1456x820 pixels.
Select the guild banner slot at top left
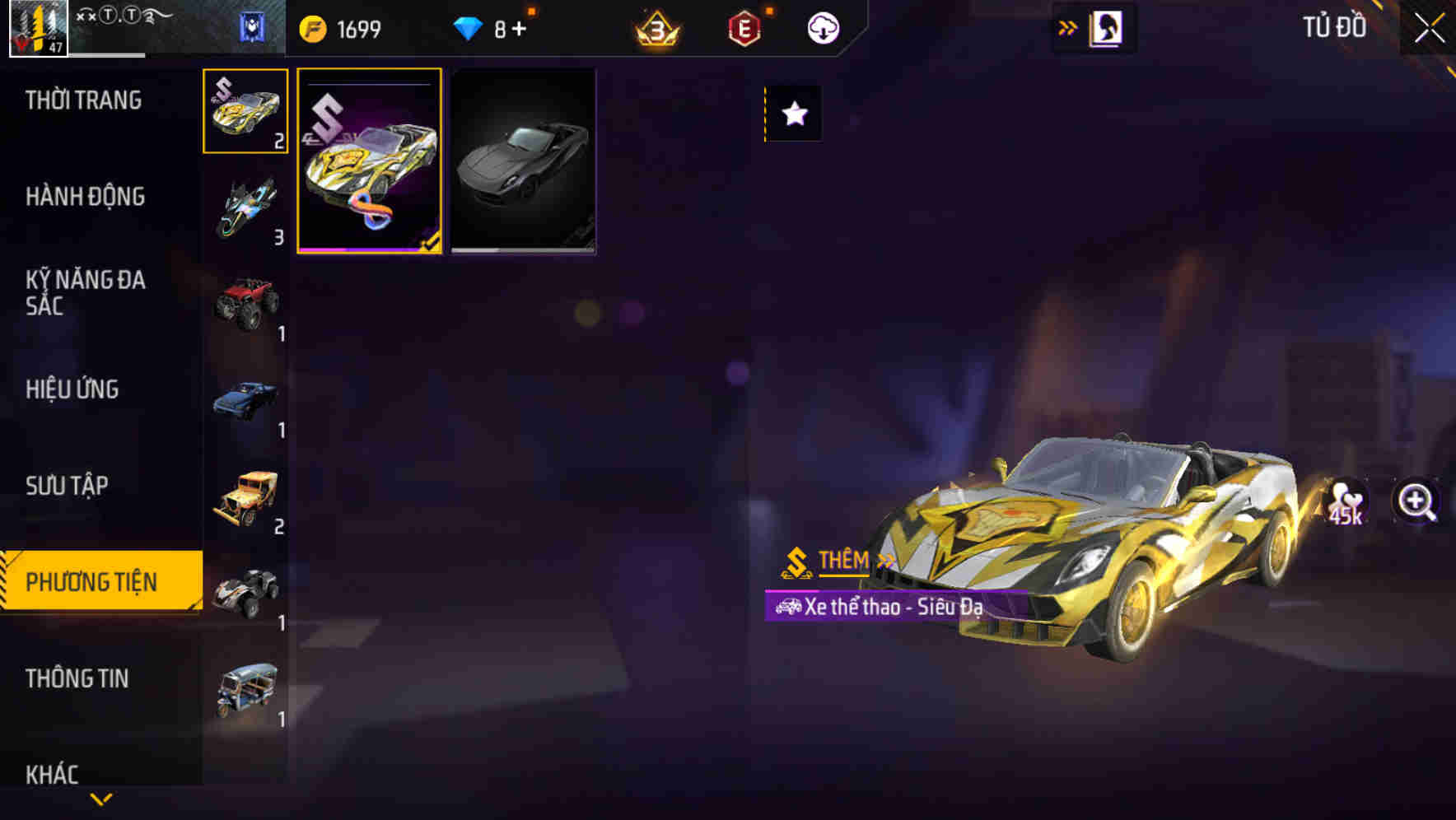tap(250, 26)
